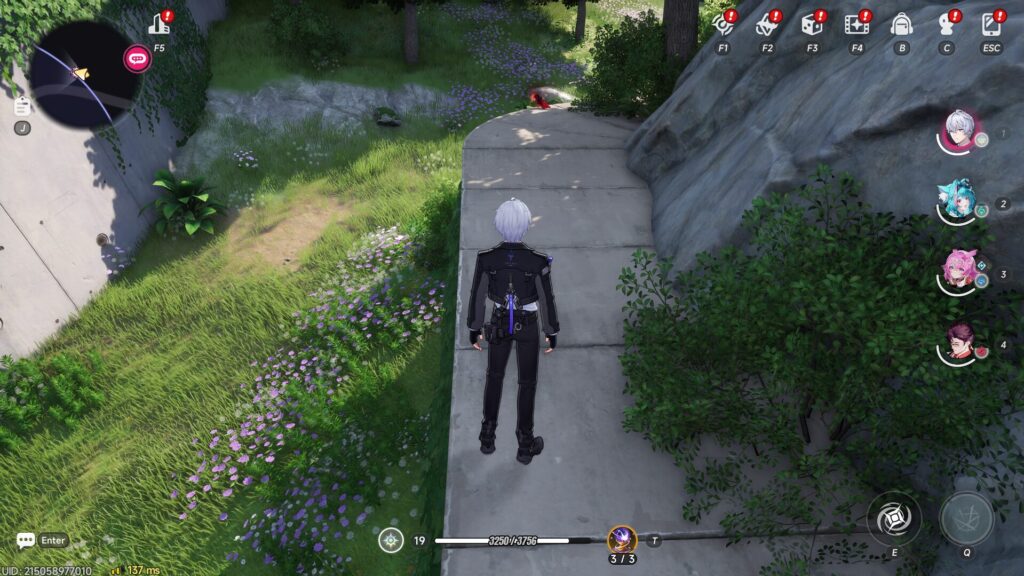Open the backpack inventory
The height and width of the screenshot is (576, 1024).
click(901, 25)
